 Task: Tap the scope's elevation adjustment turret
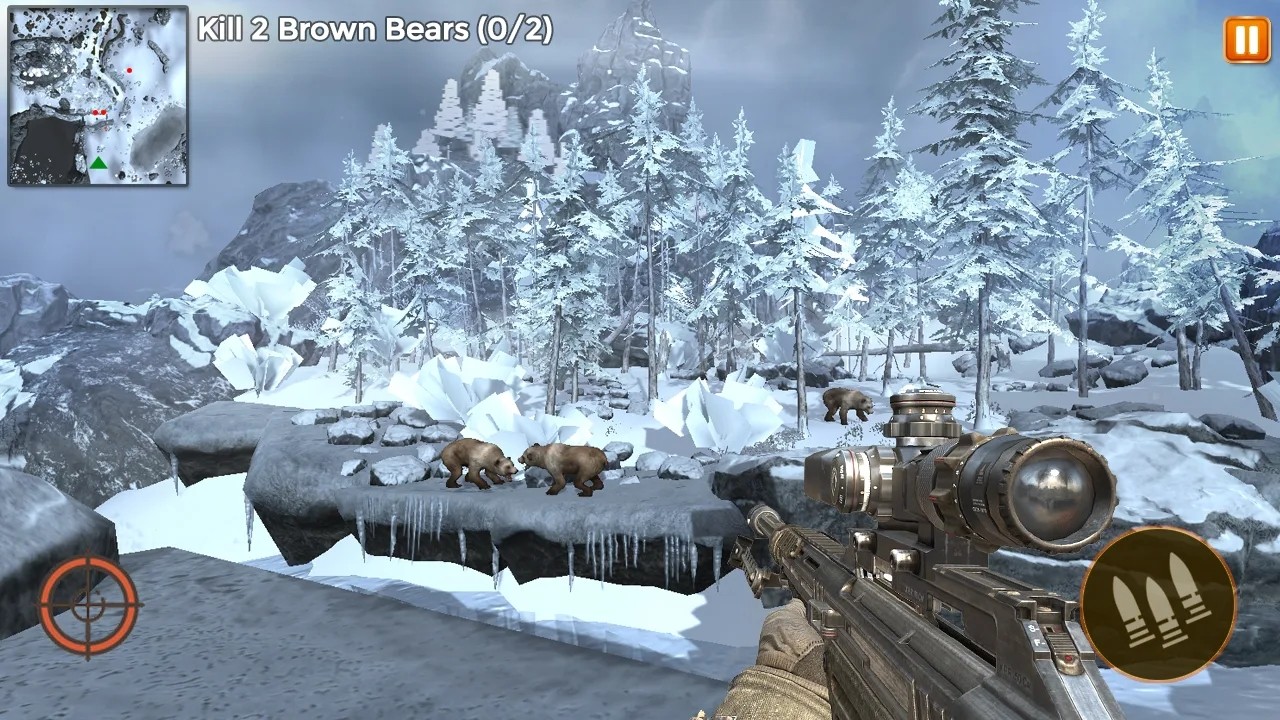(921, 414)
